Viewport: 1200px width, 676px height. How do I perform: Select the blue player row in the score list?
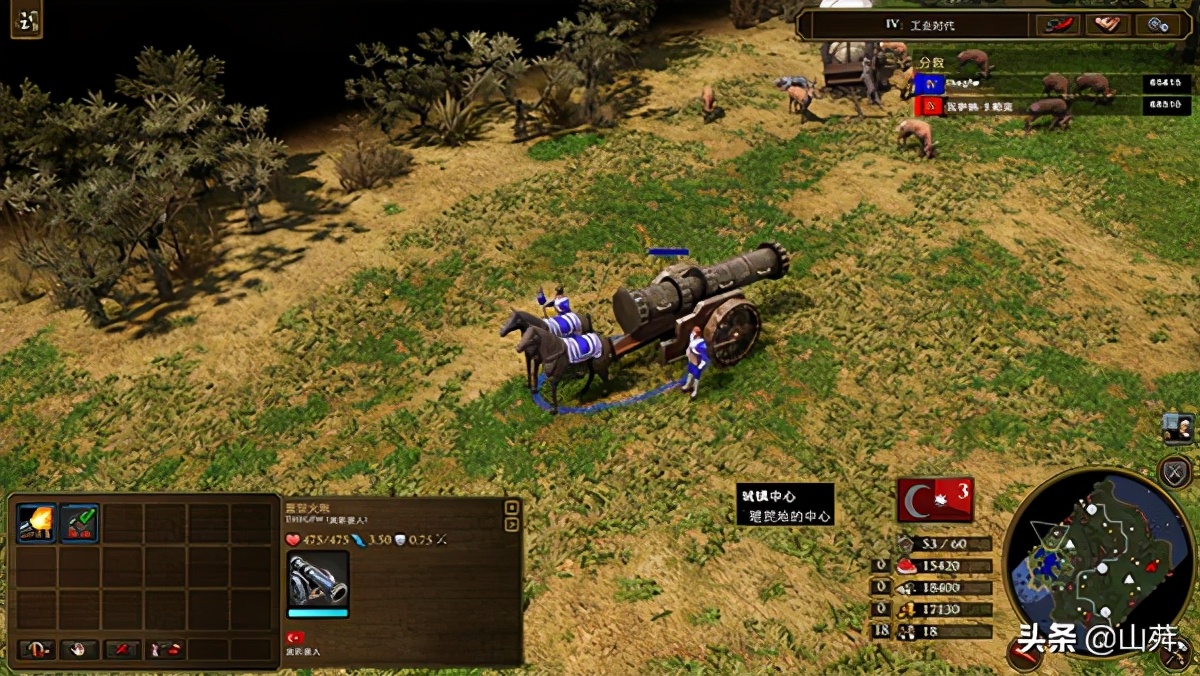click(1052, 84)
